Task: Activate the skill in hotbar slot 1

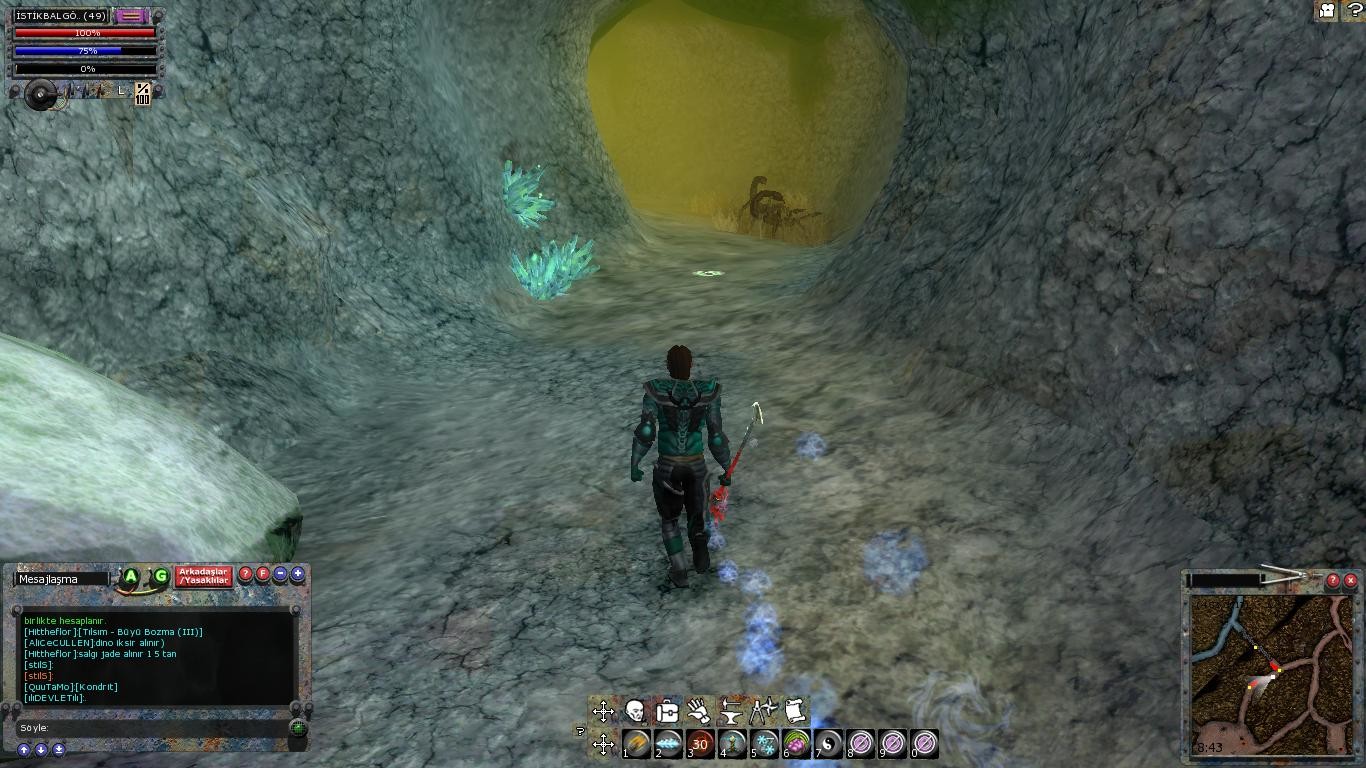Action: click(637, 744)
